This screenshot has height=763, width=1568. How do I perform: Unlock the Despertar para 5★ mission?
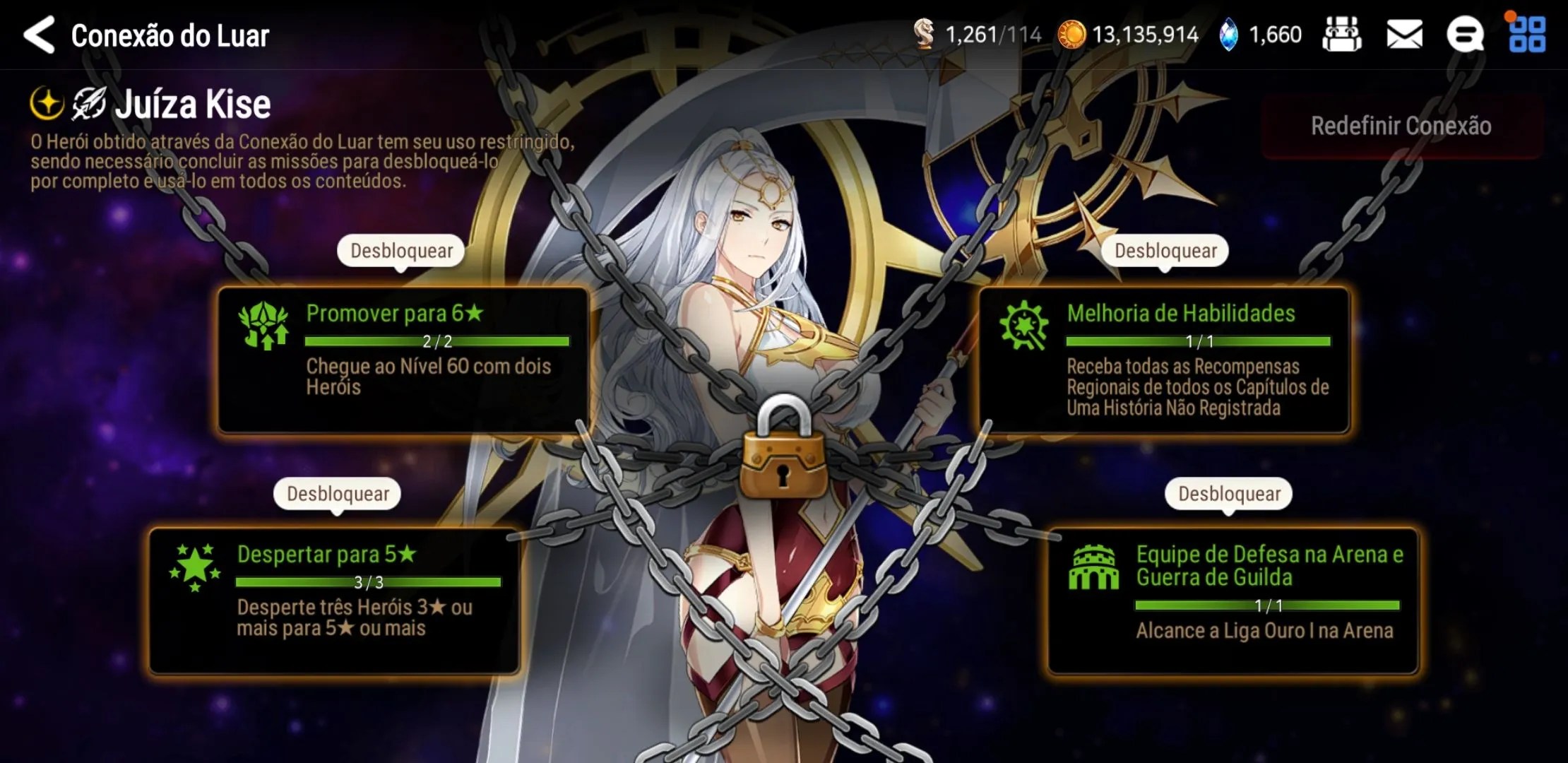tap(338, 494)
